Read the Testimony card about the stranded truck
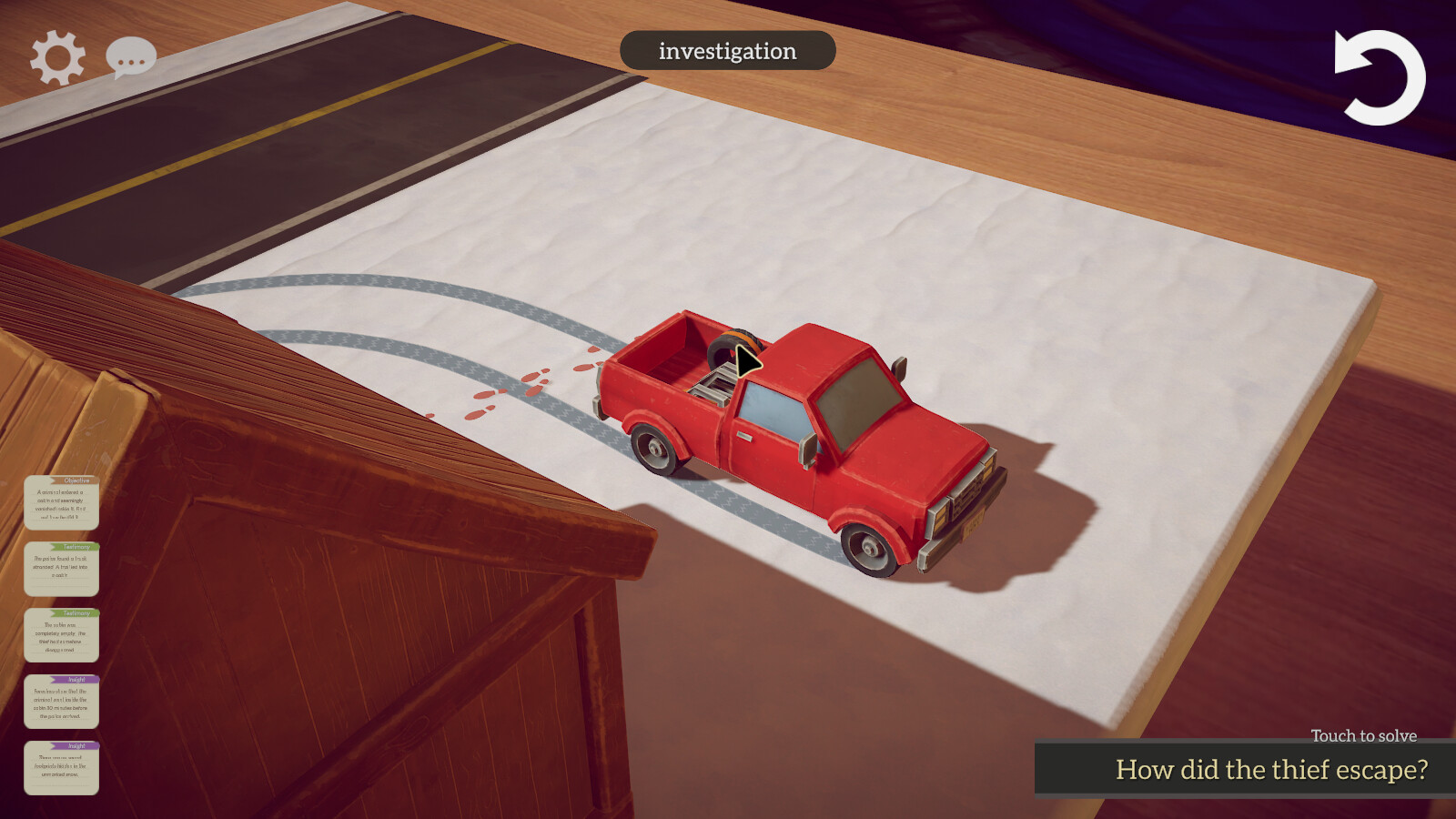The height and width of the screenshot is (819, 1456). (62, 570)
